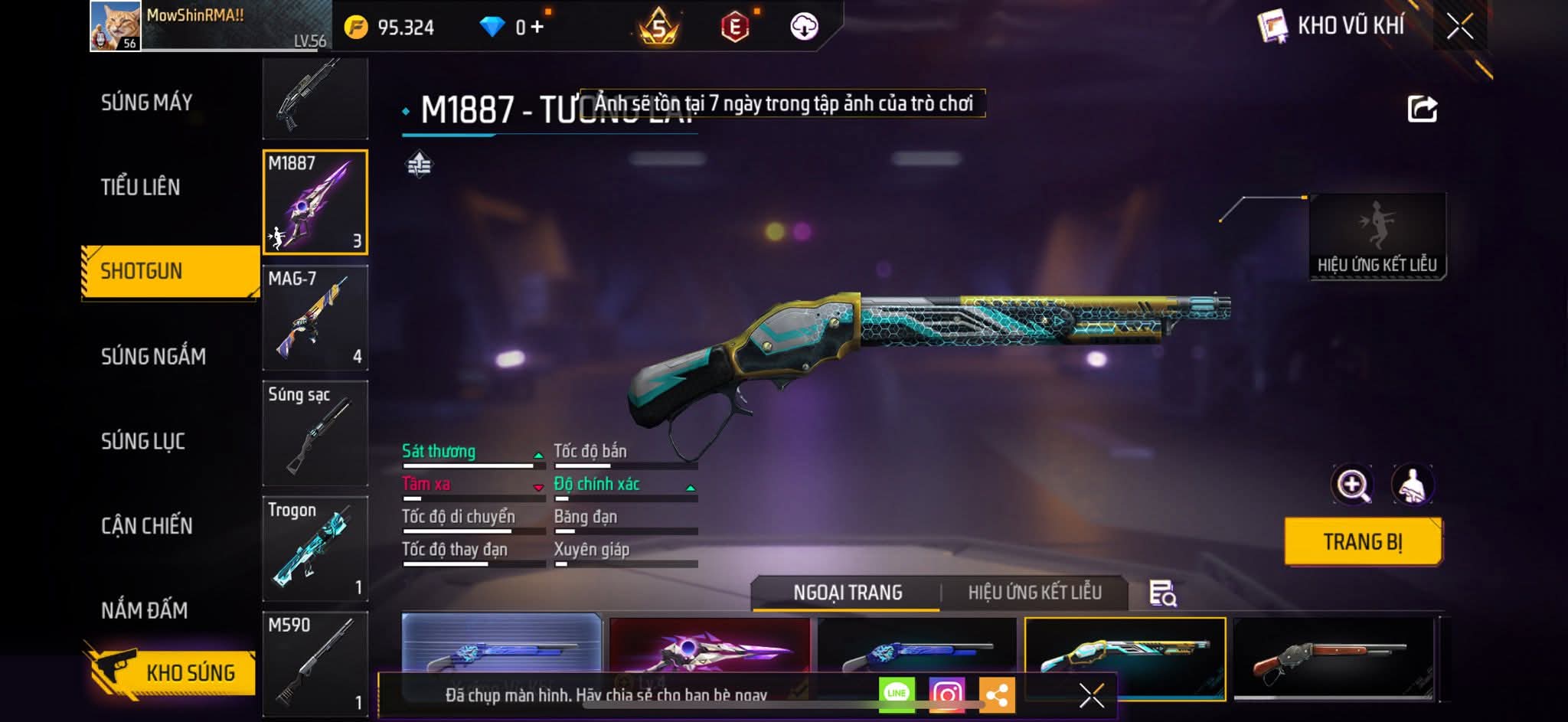Select the Nắm Đấm category
The image size is (1568, 722).
coord(145,610)
